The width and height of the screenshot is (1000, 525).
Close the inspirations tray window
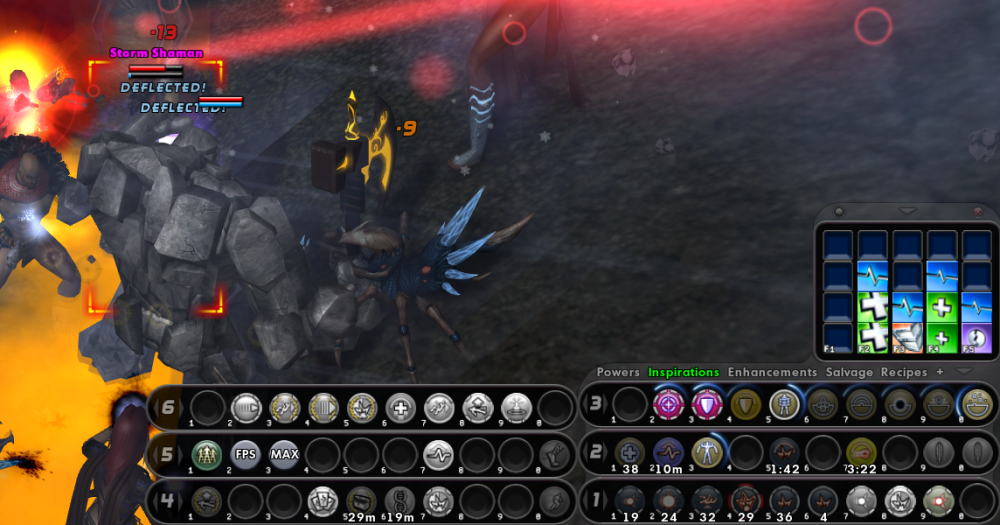point(978,211)
